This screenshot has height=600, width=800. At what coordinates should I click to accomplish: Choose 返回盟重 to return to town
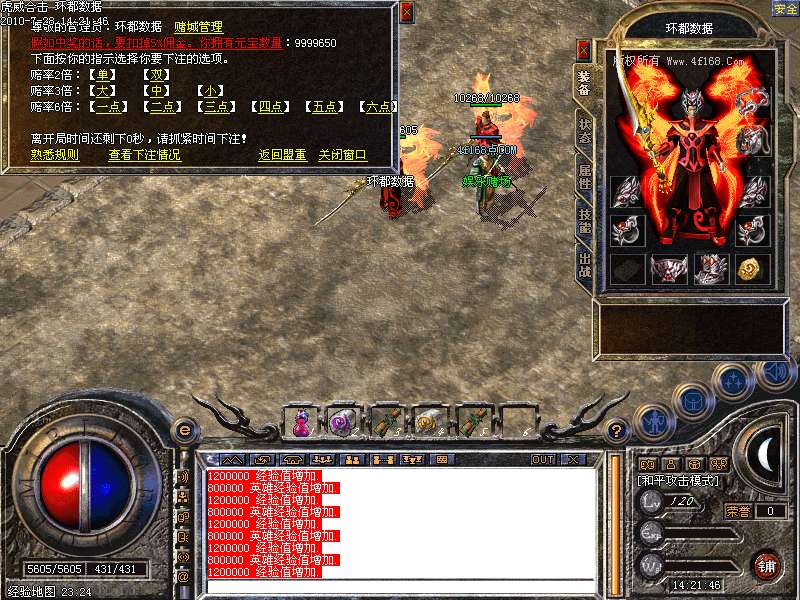pyautogui.click(x=282, y=155)
